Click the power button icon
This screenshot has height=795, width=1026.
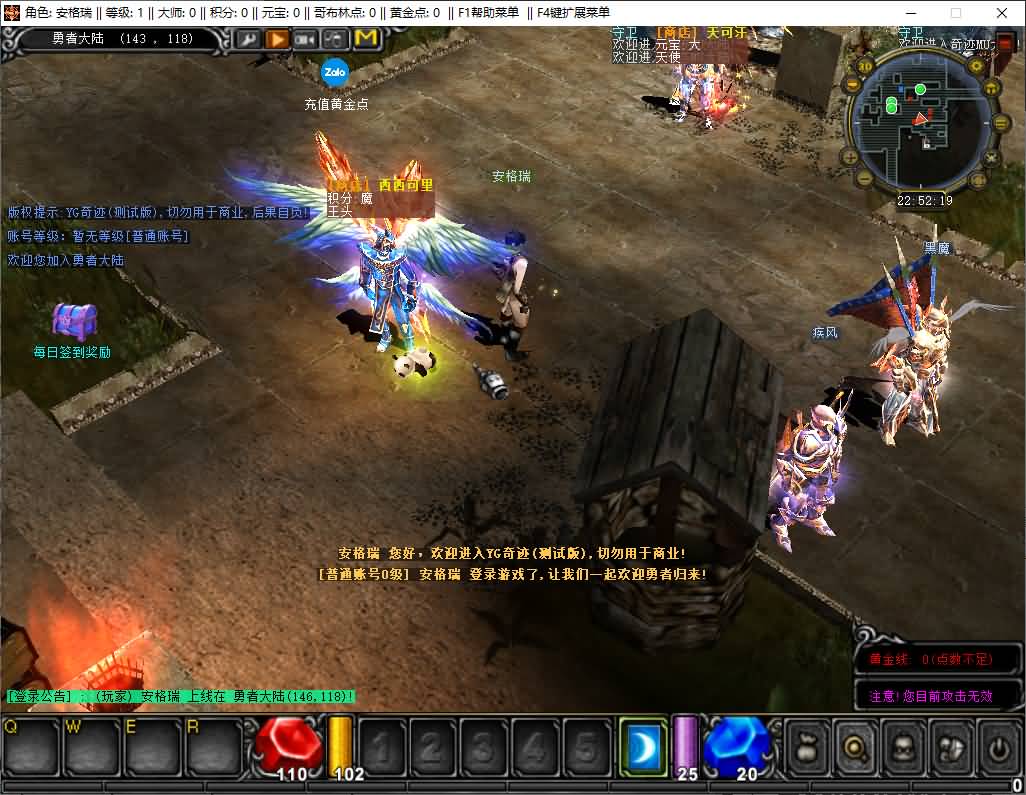[997, 745]
